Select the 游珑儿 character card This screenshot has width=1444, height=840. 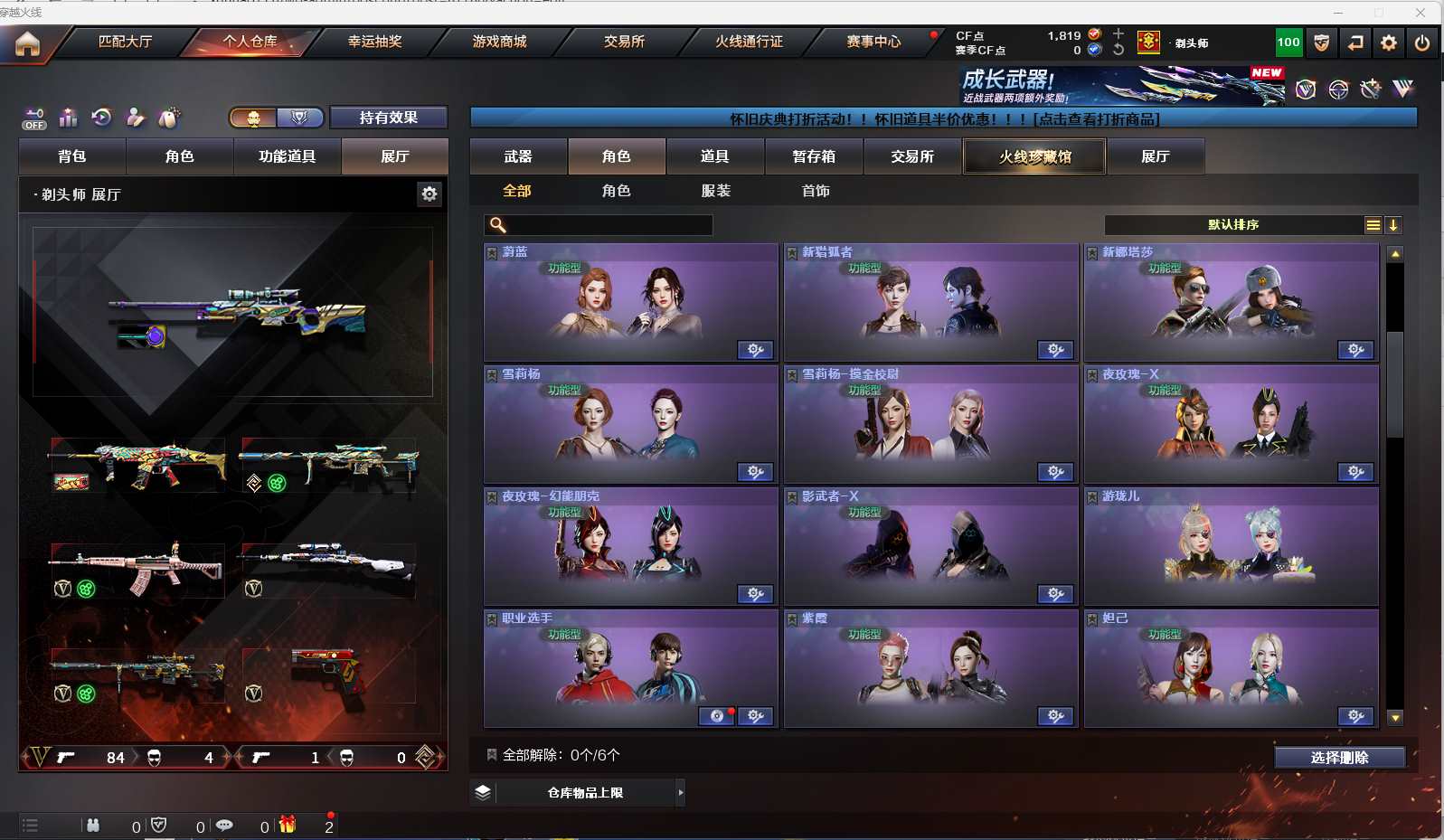[x=1231, y=546]
